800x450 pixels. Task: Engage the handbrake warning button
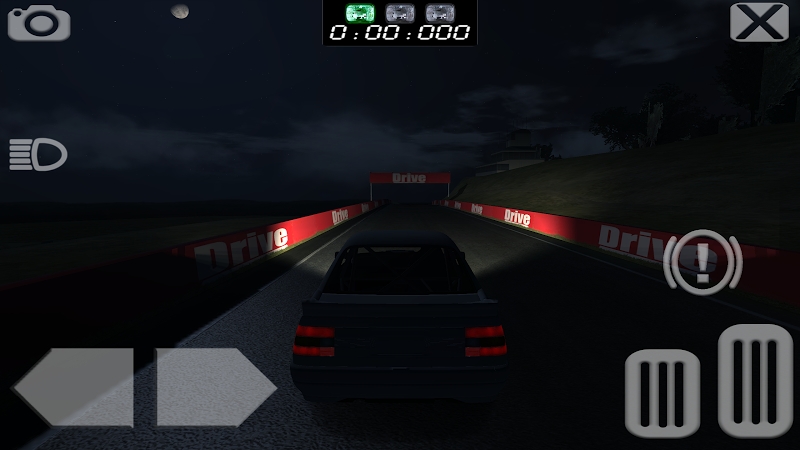(x=701, y=262)
